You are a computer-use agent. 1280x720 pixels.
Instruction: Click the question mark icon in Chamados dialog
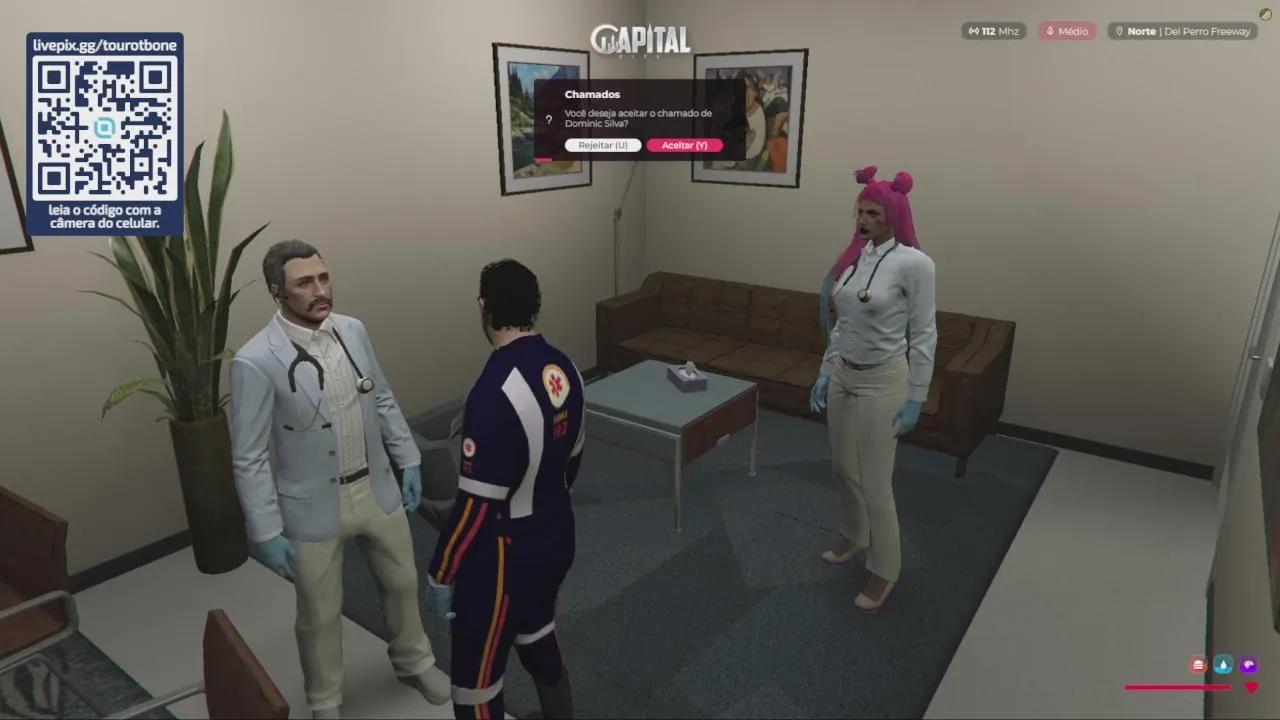pyautogui.click(x=548, y=120)
